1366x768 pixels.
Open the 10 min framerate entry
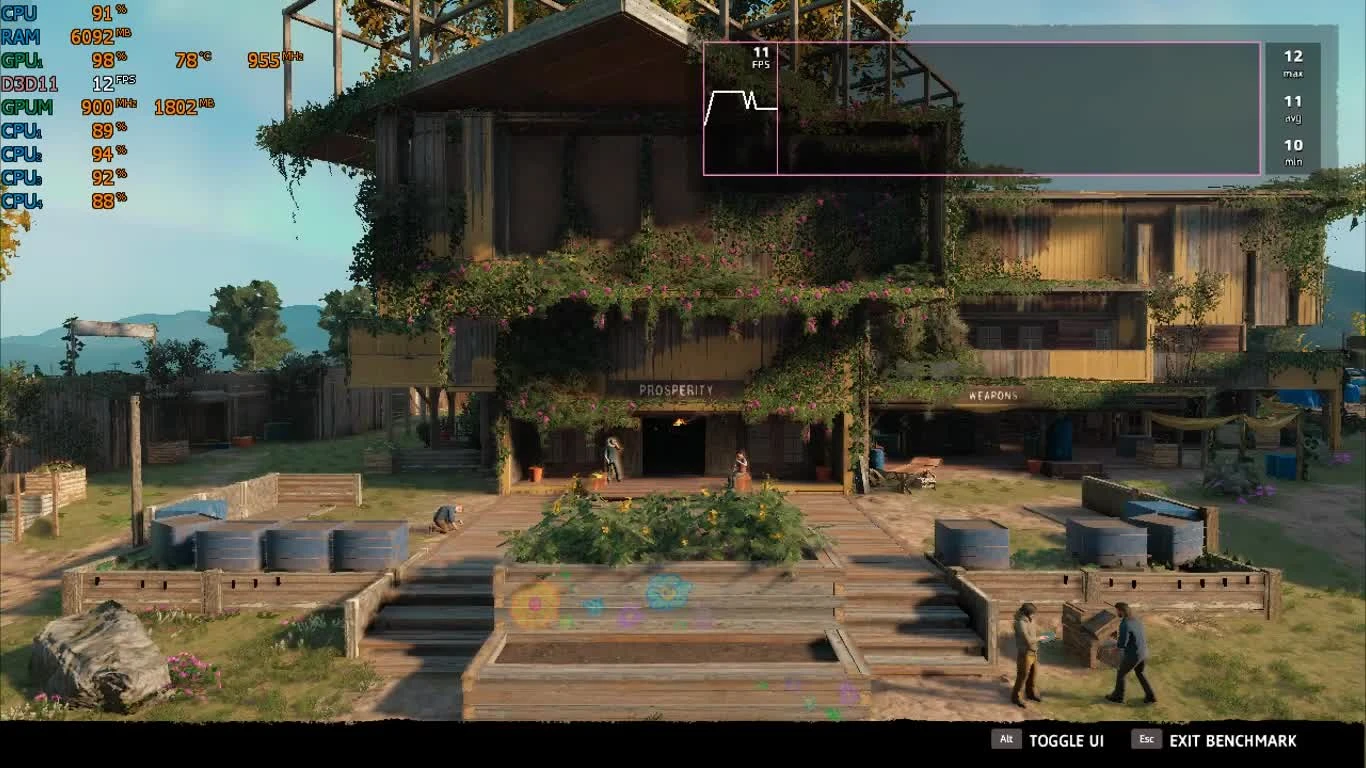pos(1292,151)
